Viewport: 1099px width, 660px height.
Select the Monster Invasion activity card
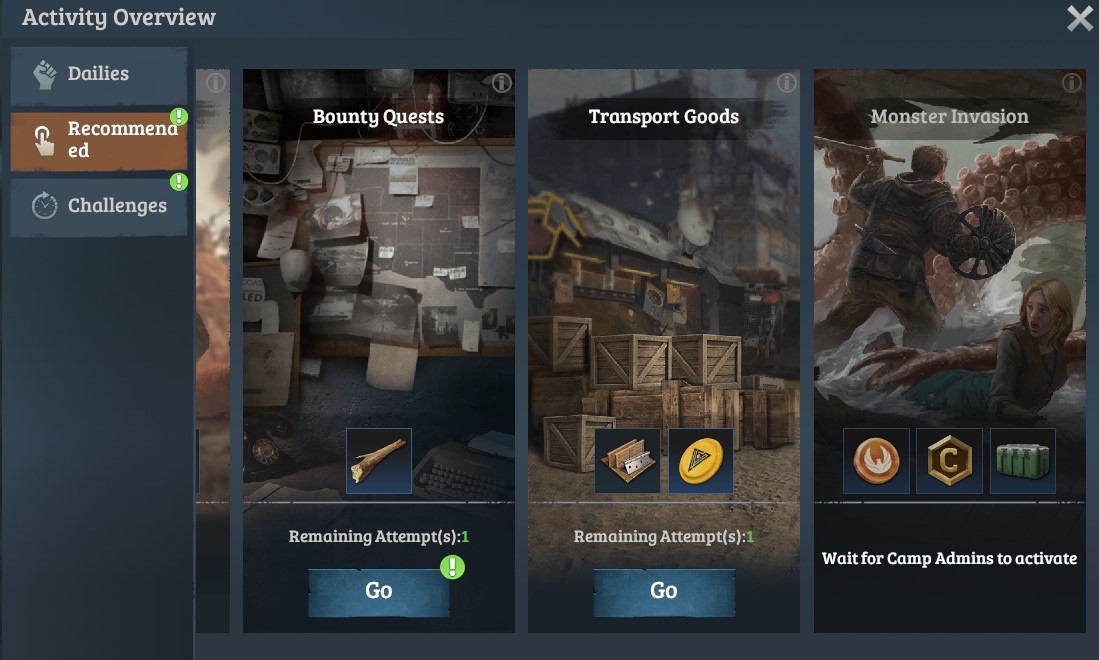[949, 300]
